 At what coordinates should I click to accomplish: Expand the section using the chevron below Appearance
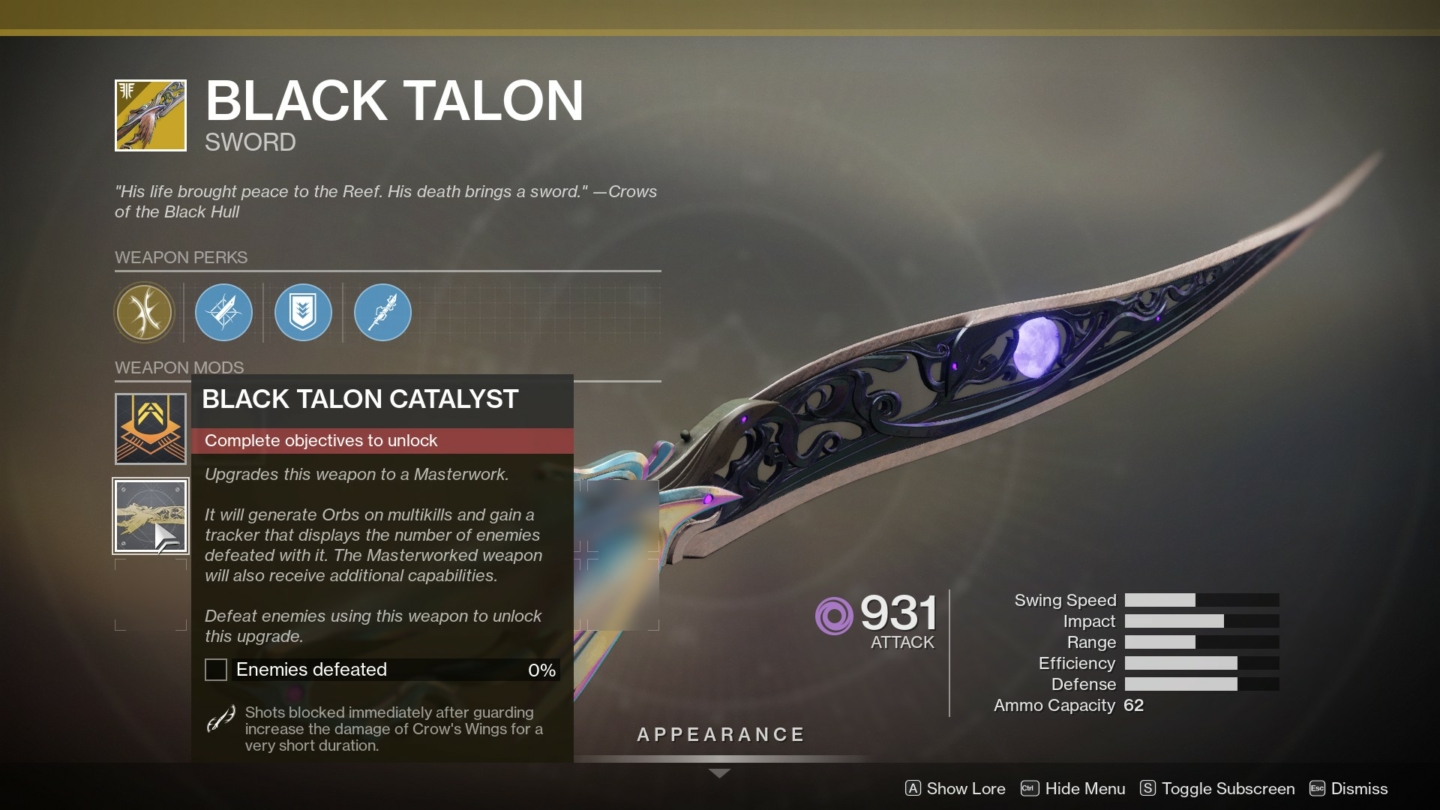719,771
